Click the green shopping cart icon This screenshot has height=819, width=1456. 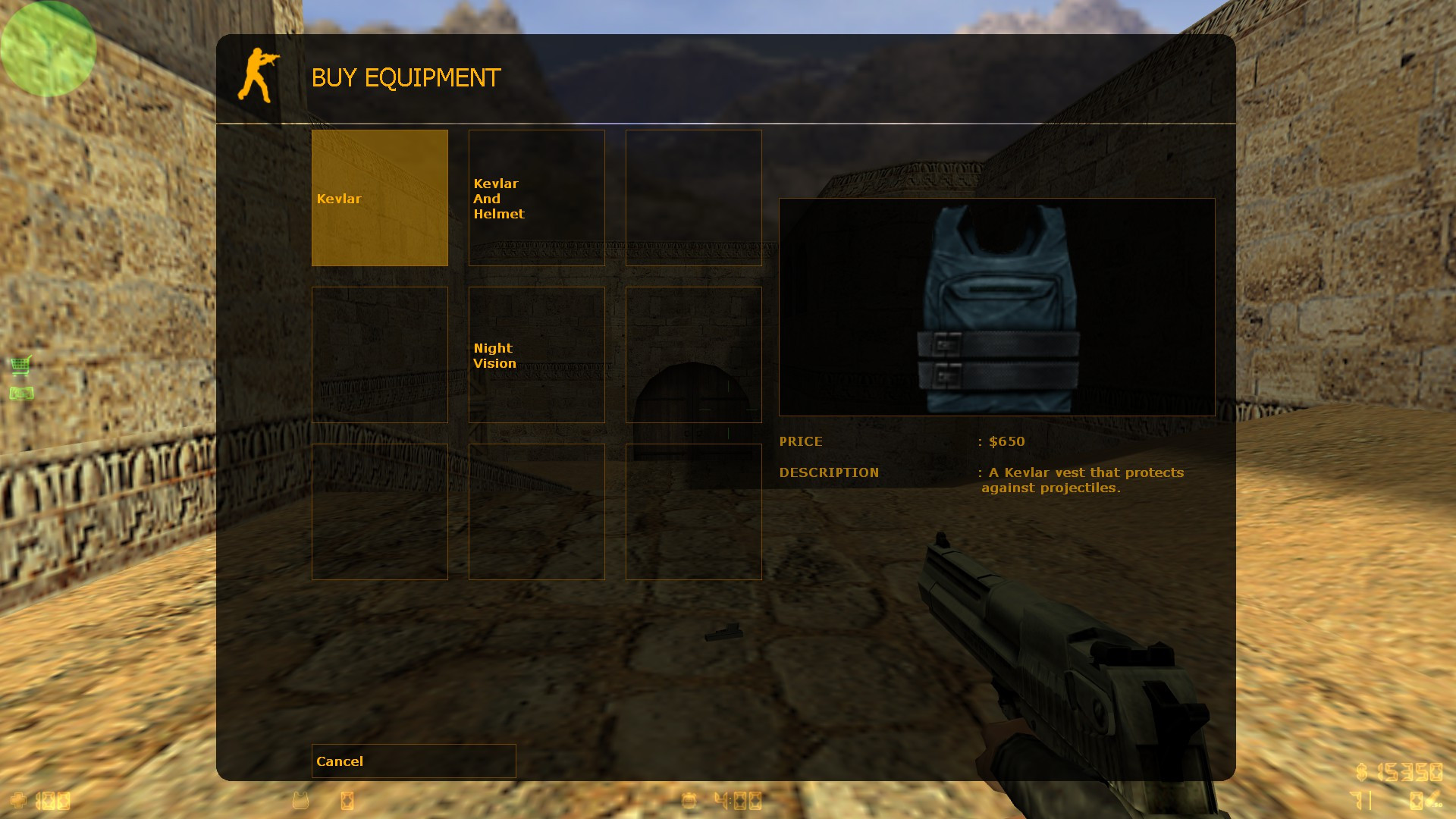[x=22, y=364]
